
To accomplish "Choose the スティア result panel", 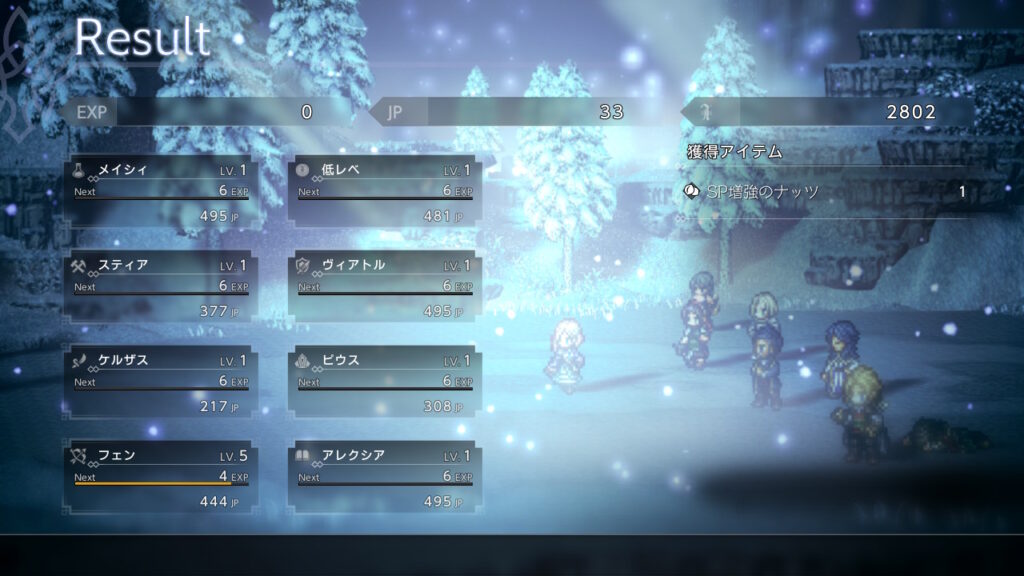I will click(161, 287).
